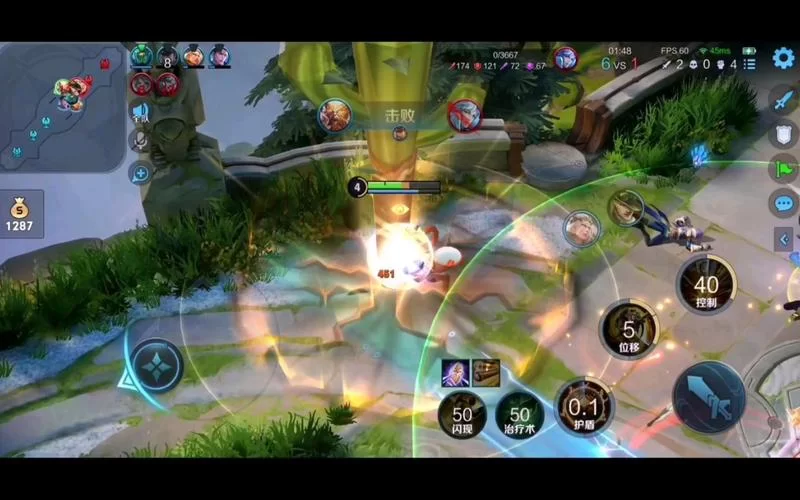Open the gear settings menu
800x500 pixels.
point(783,58)
